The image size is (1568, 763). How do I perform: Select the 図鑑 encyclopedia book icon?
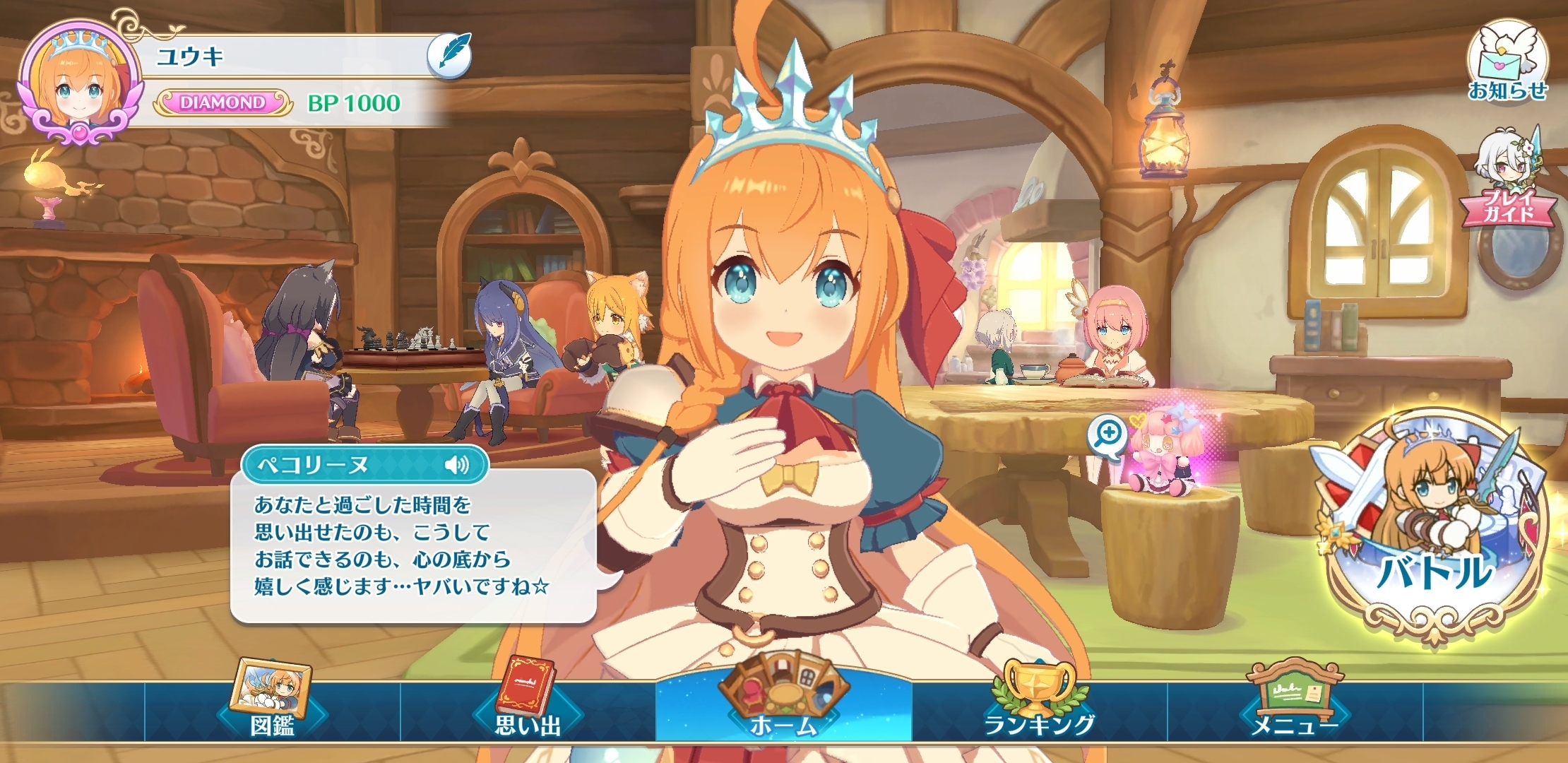coord(271,699)
